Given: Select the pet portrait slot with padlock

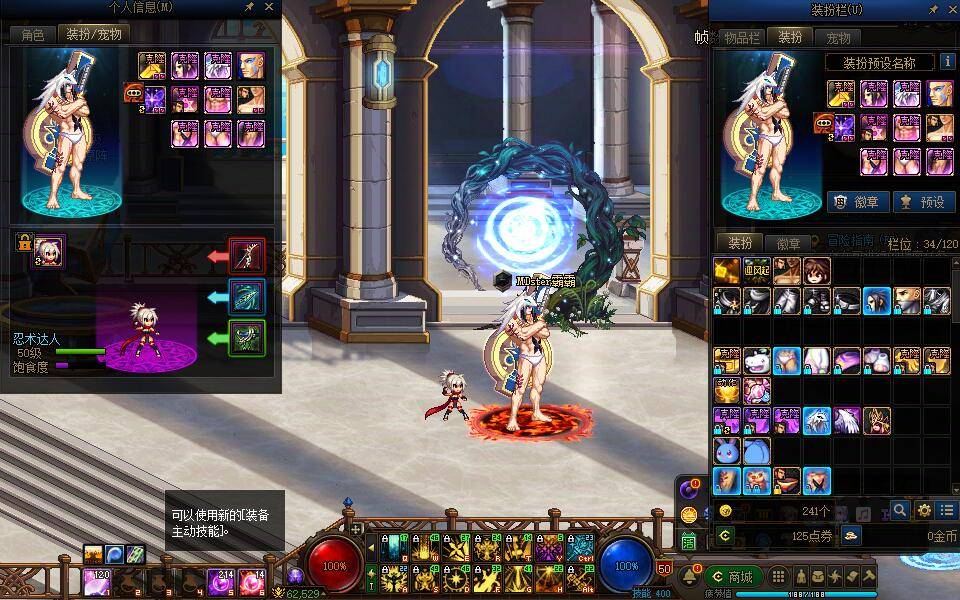Looking at the screenshot, I should (x=48, y=250).
